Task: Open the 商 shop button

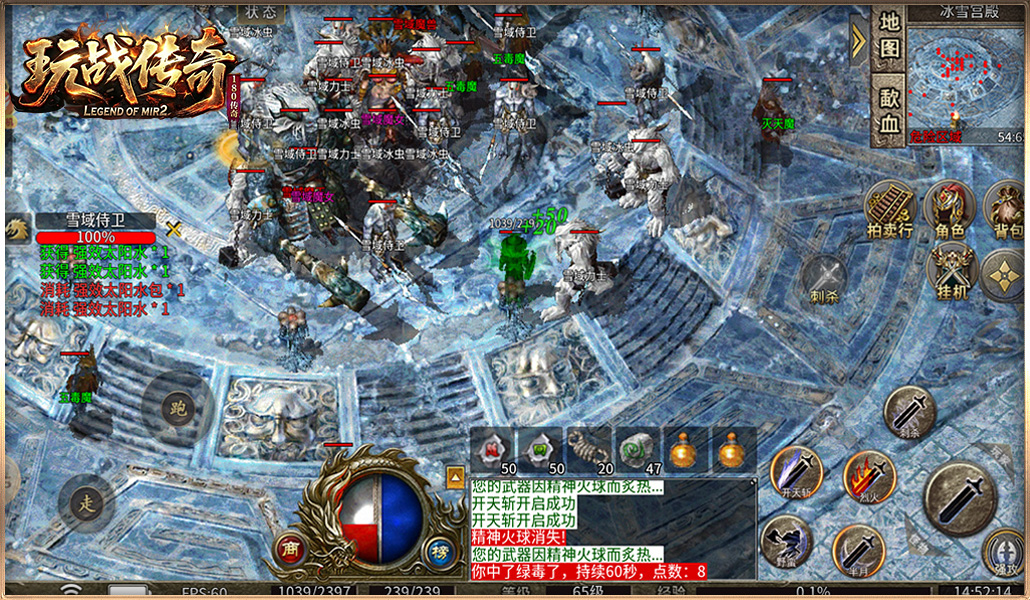Action: point(292,549)
